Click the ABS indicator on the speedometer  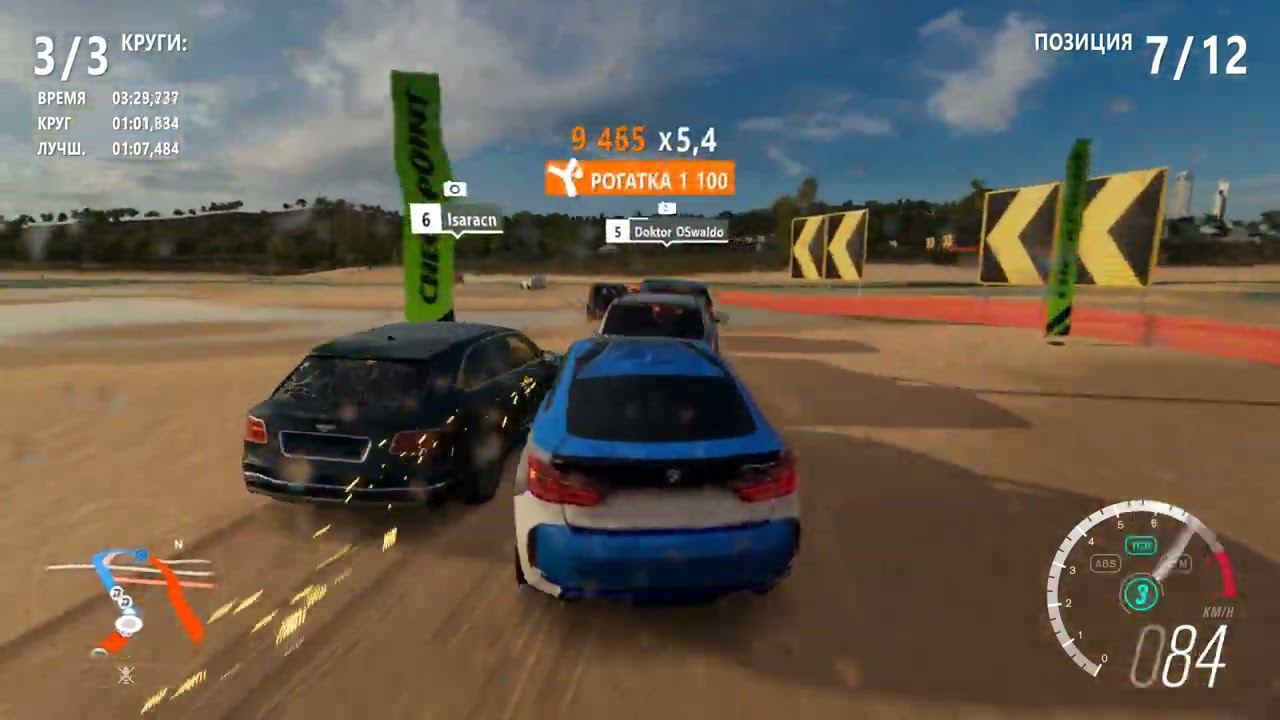click(x=1105, y=563)
